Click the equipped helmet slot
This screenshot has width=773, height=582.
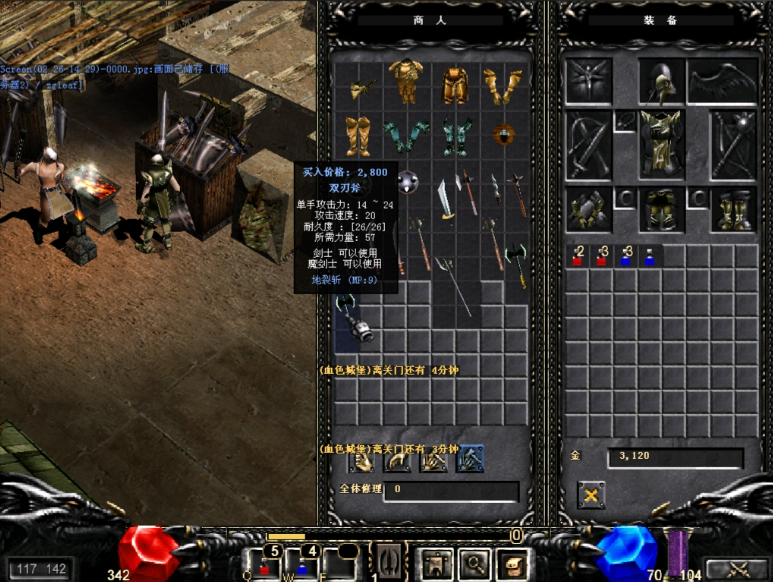[x=660, y=82]
